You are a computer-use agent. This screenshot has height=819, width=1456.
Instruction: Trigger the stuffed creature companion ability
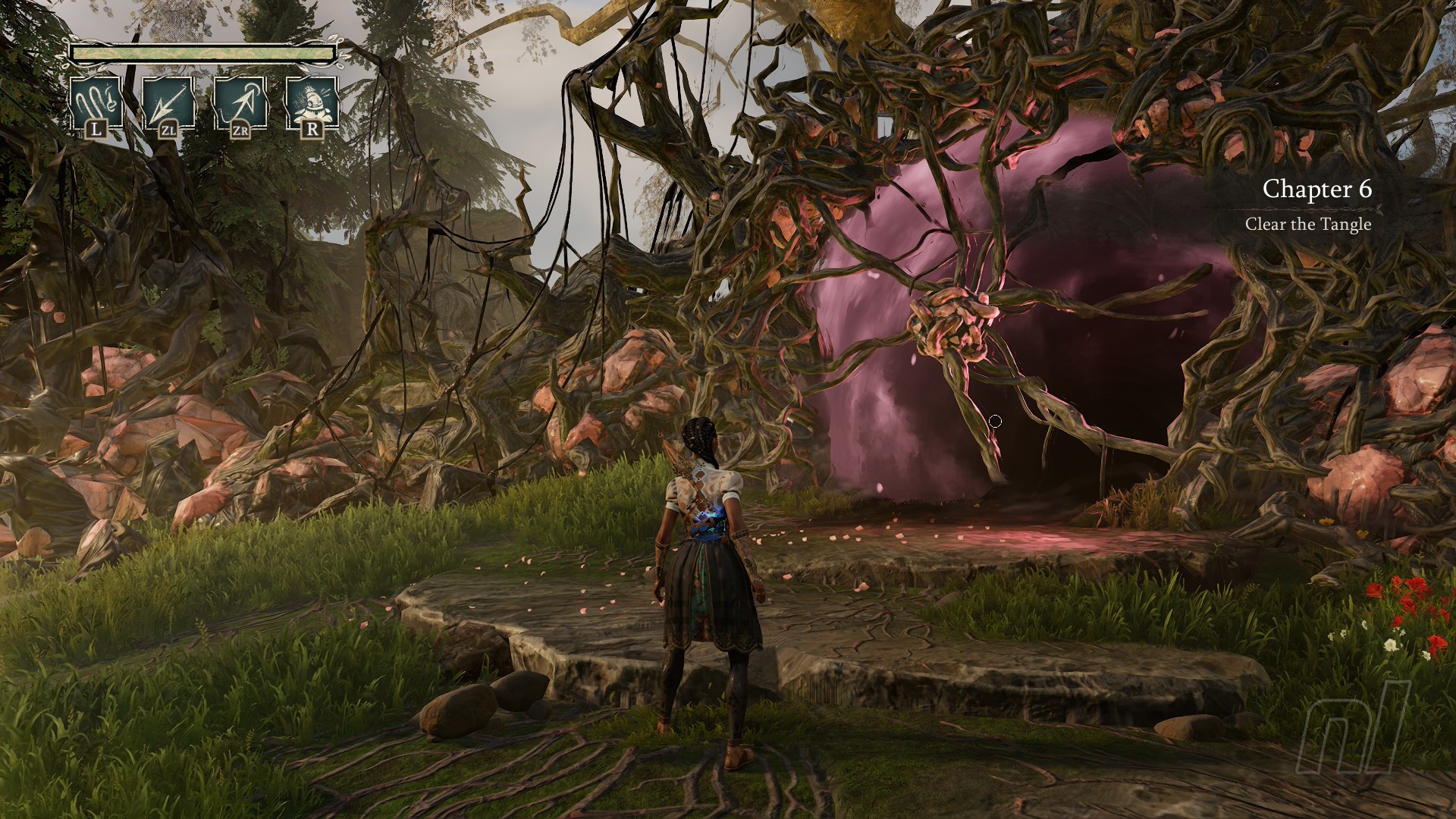312,104
